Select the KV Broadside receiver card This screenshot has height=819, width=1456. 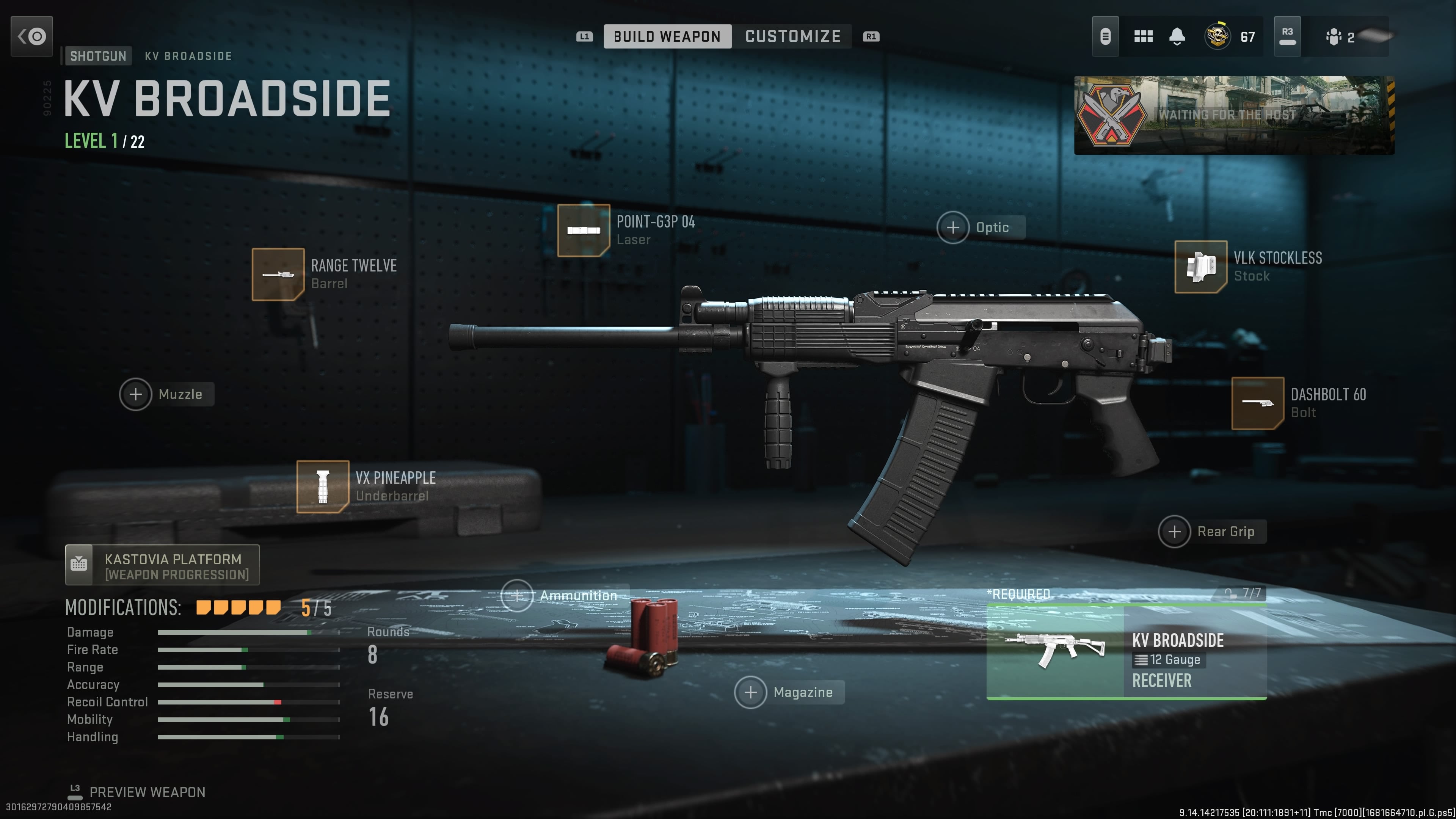point(1126,652)
